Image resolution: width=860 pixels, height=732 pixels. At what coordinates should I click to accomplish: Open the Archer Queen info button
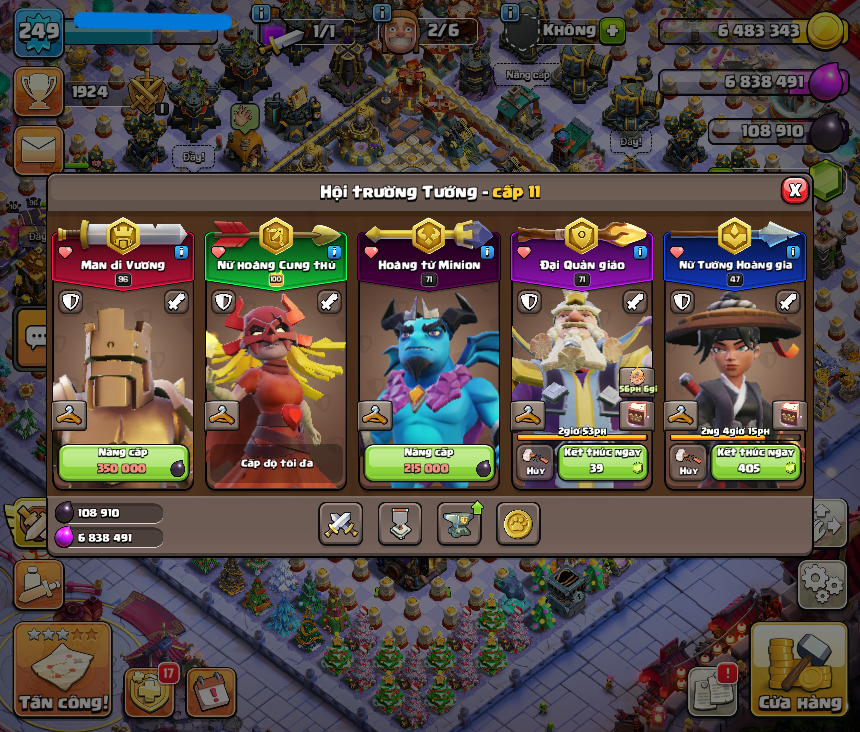tap(333, 253)
